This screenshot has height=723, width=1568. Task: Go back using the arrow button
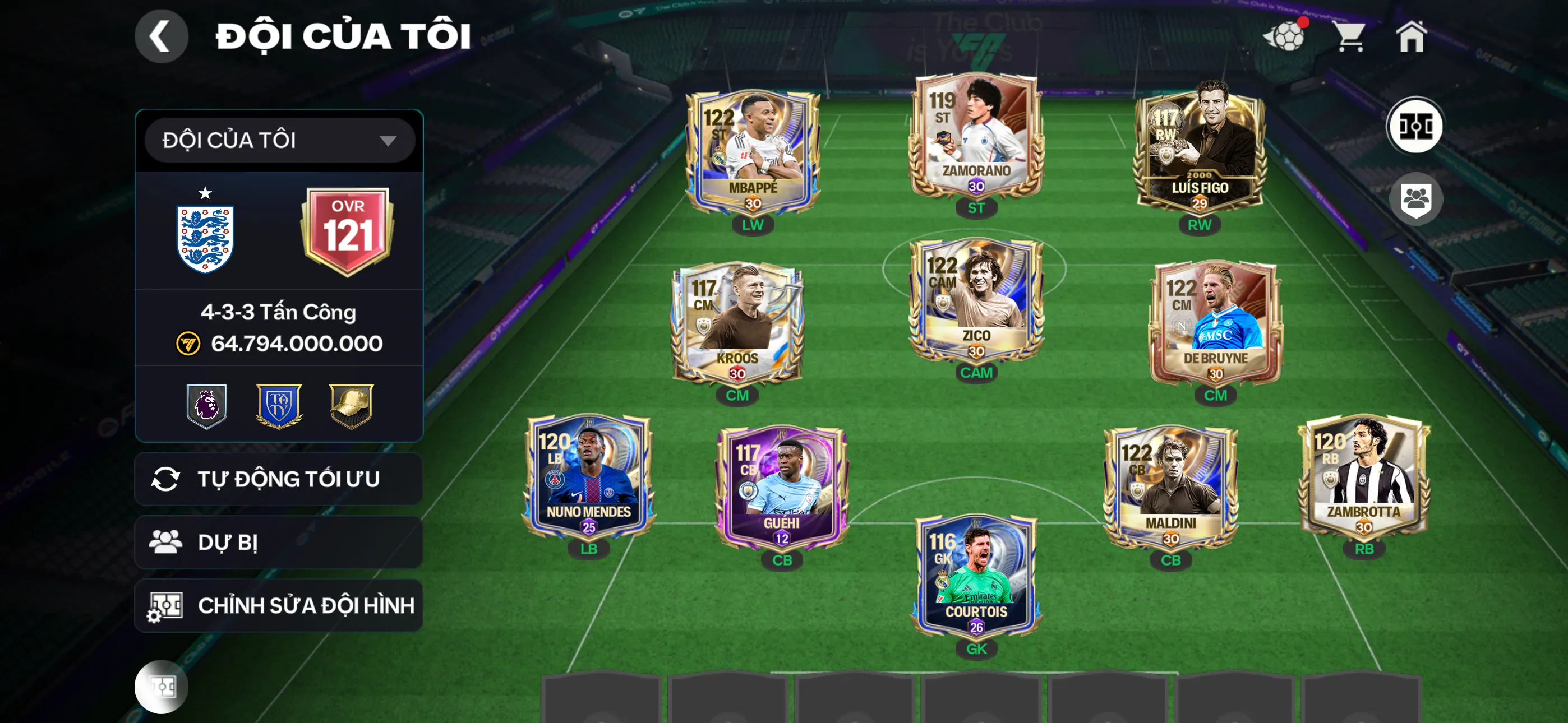[161, 36]
